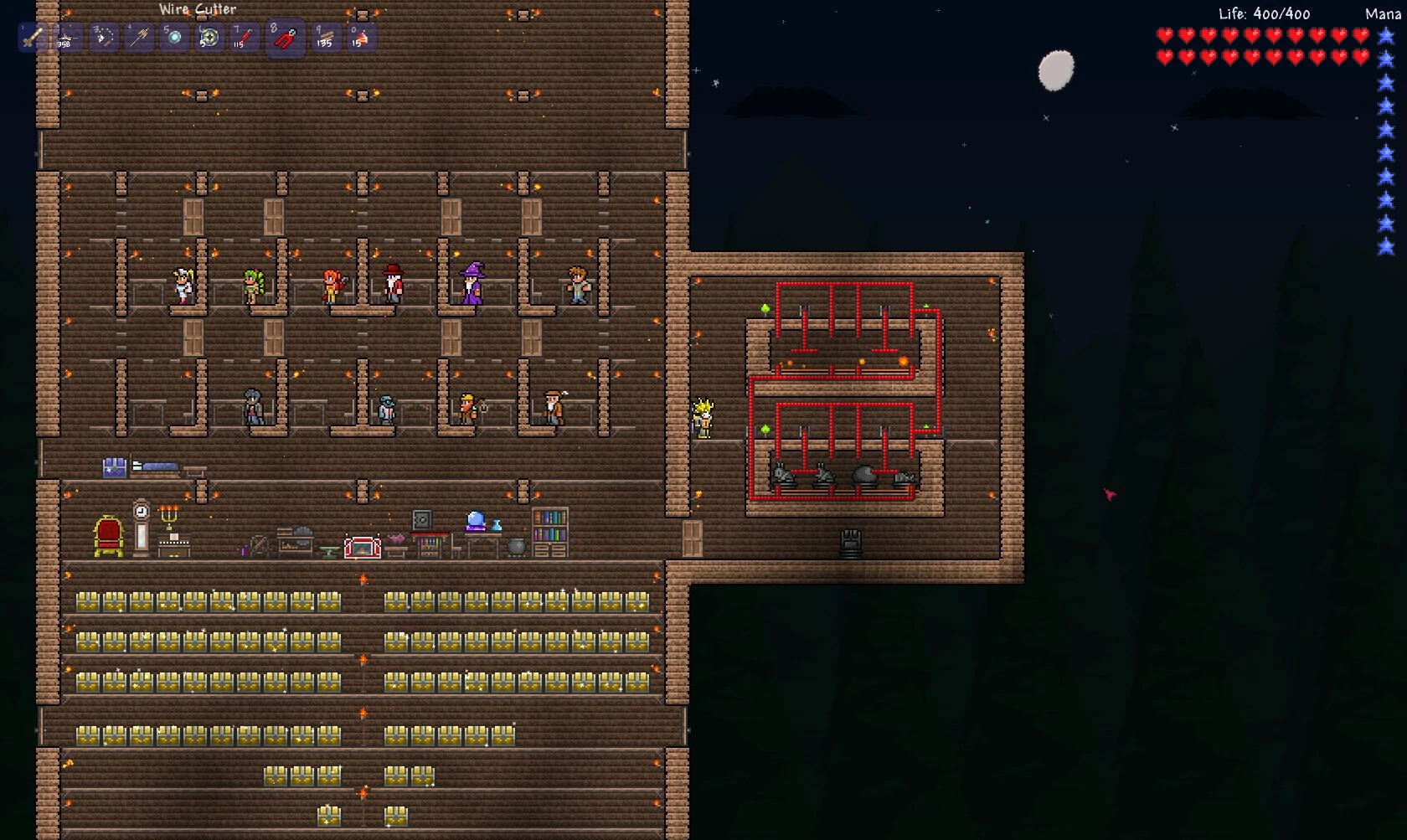Click the Nurse NPC in her room
1407x840 pixels.
(x=182, y=285)
